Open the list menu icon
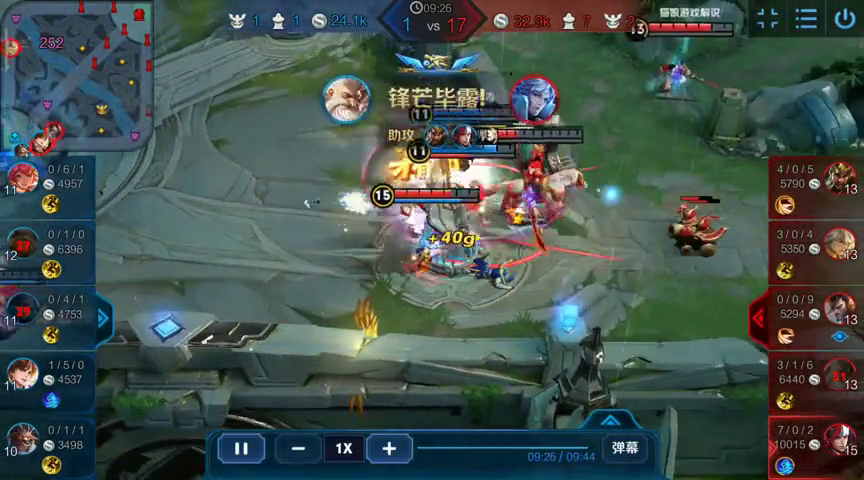The image size is (864, 480). (x=806, y=18)
